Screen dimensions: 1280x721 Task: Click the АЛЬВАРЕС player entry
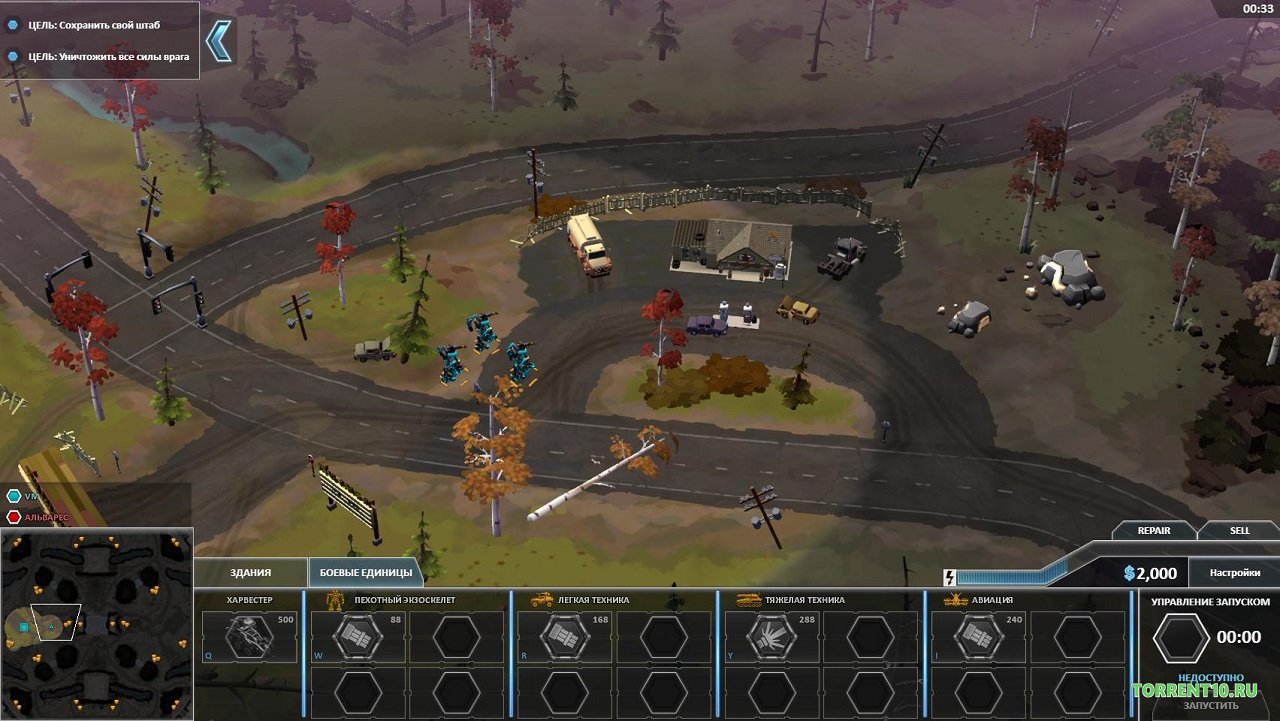(45, 517)
